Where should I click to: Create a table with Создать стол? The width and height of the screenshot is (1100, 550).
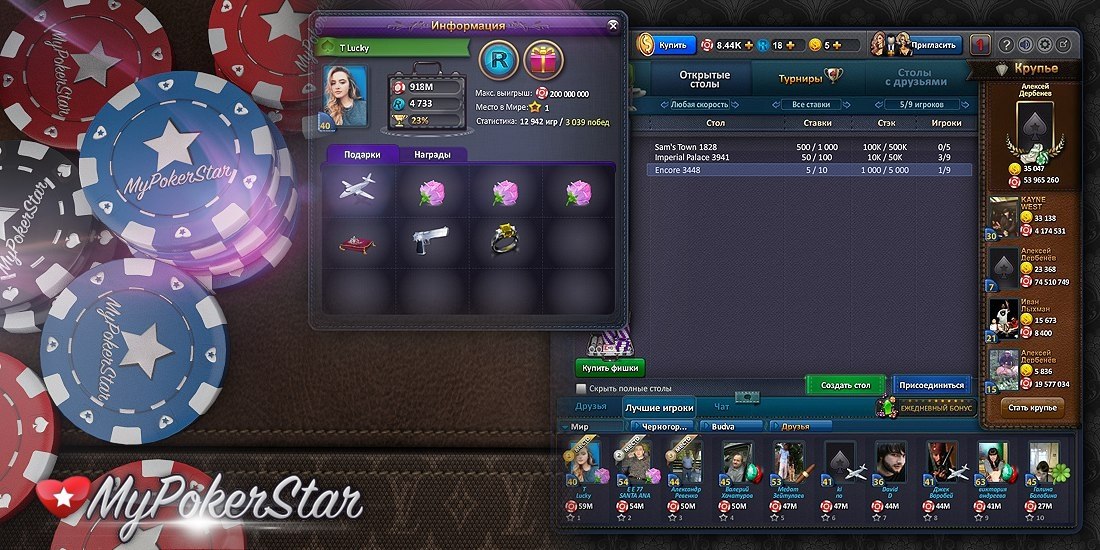pyautogui.click(x=845, y=385)
